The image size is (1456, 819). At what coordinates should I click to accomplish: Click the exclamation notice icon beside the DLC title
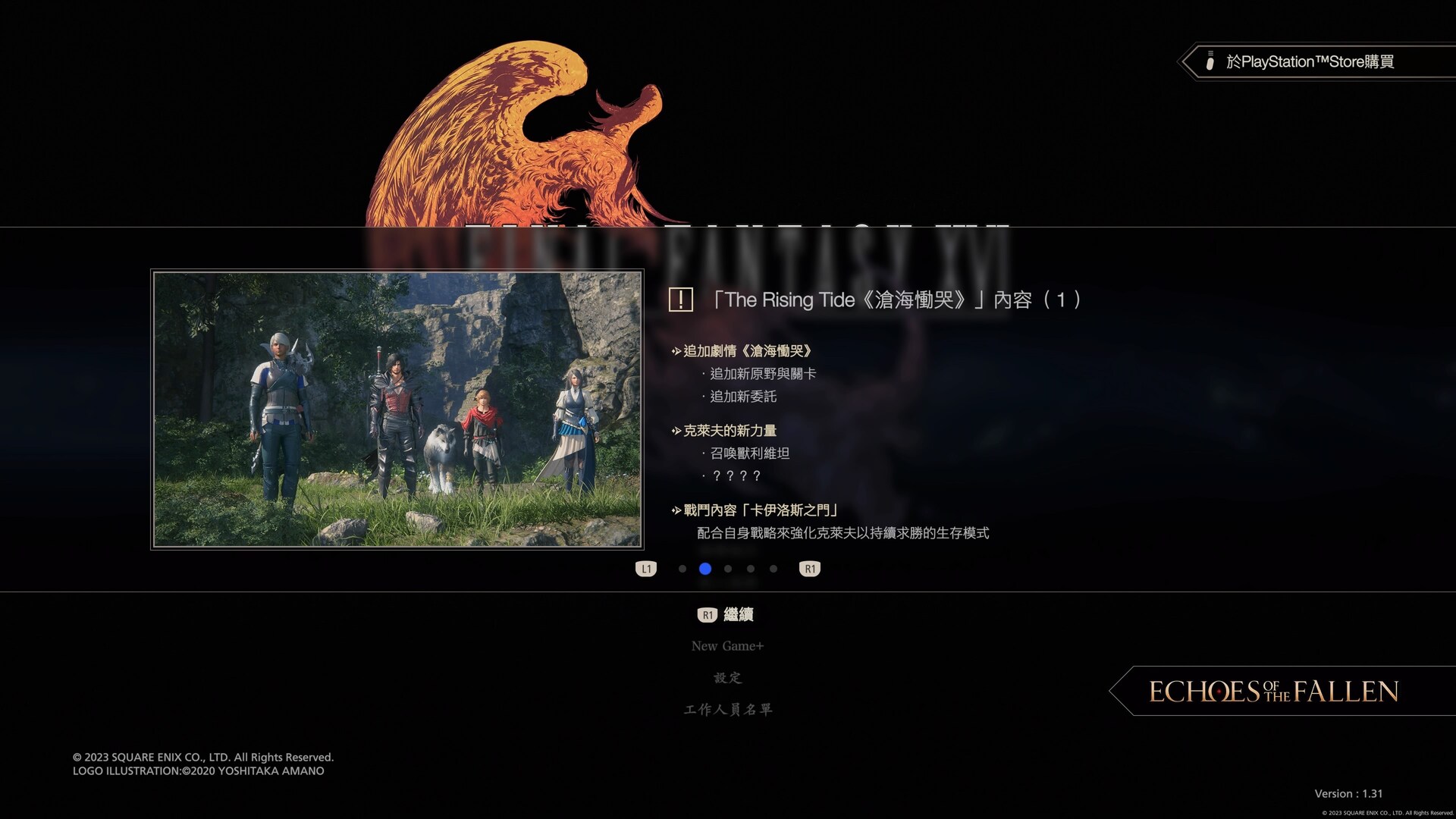click(x=681, y=300)
